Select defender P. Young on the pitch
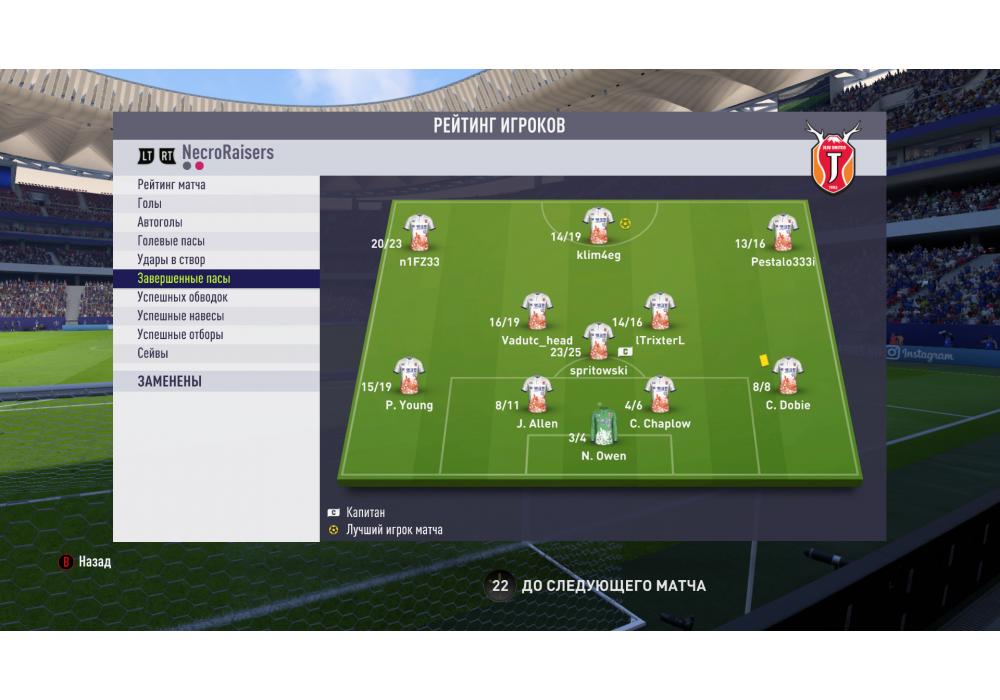Viewport: 1000px width, 700px height. tap(407, 377)
